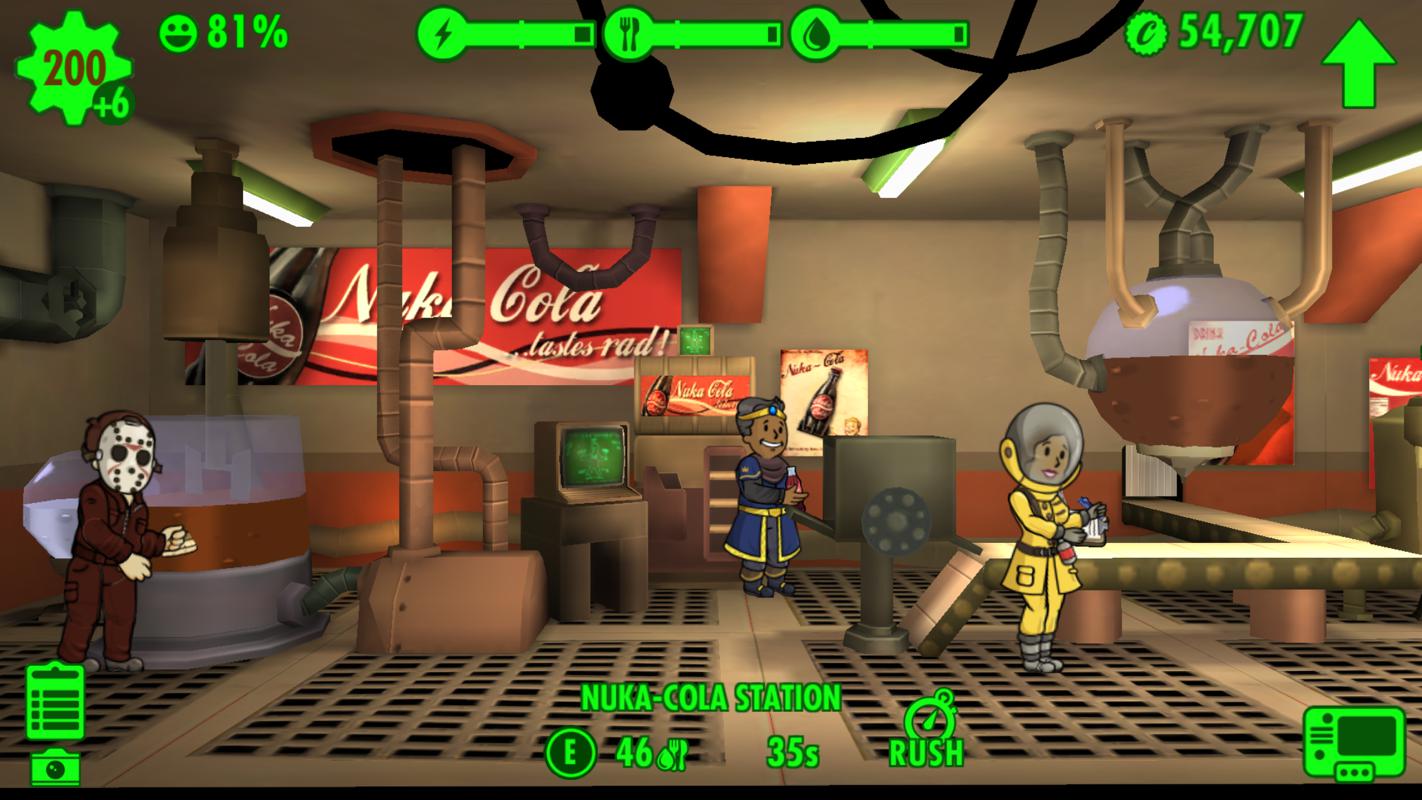Tap the vault happiness smiley indicator
The image size is (1422, 800).
coord(178,33)
